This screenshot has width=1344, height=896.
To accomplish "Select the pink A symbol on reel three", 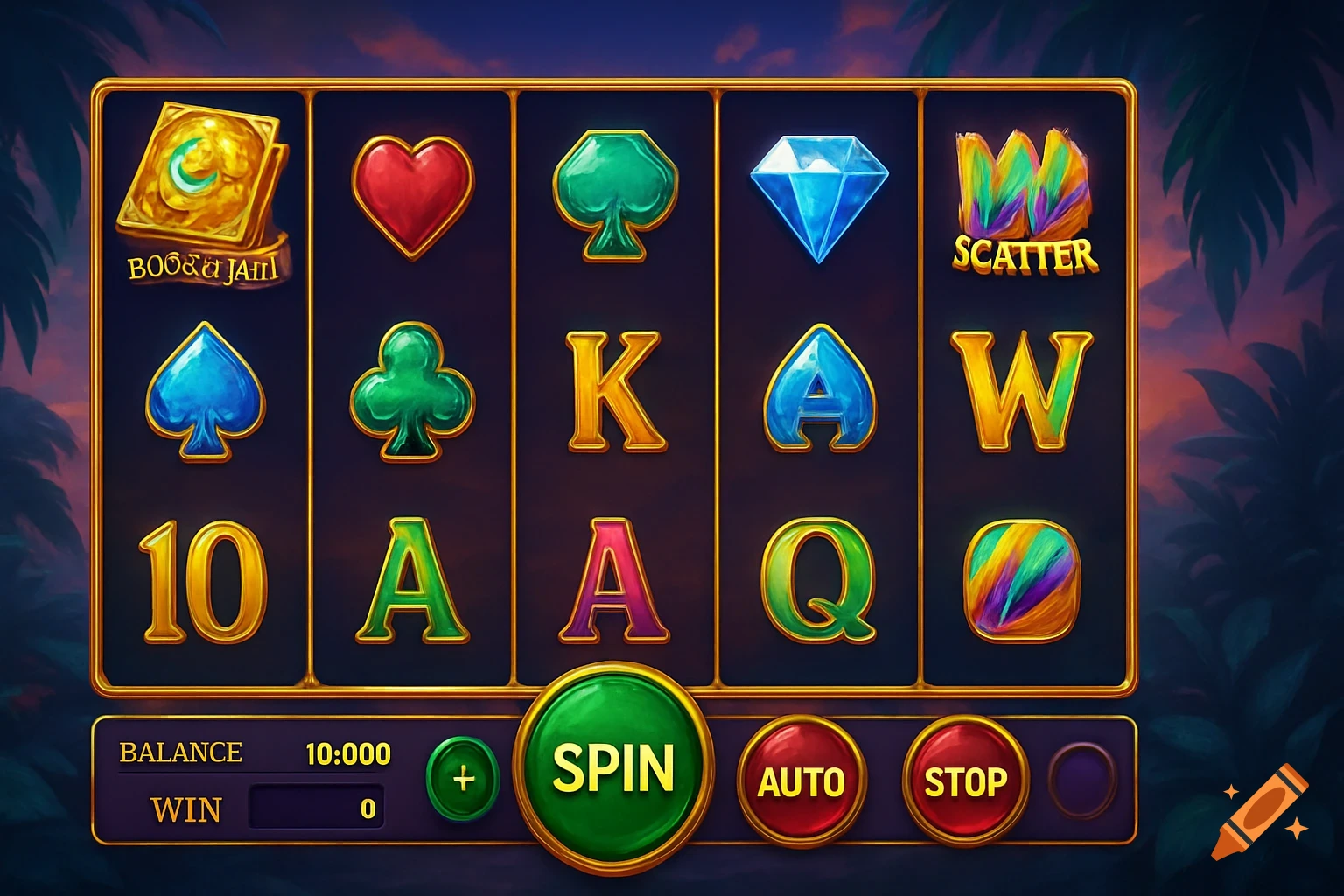I will tap(612, 577).
